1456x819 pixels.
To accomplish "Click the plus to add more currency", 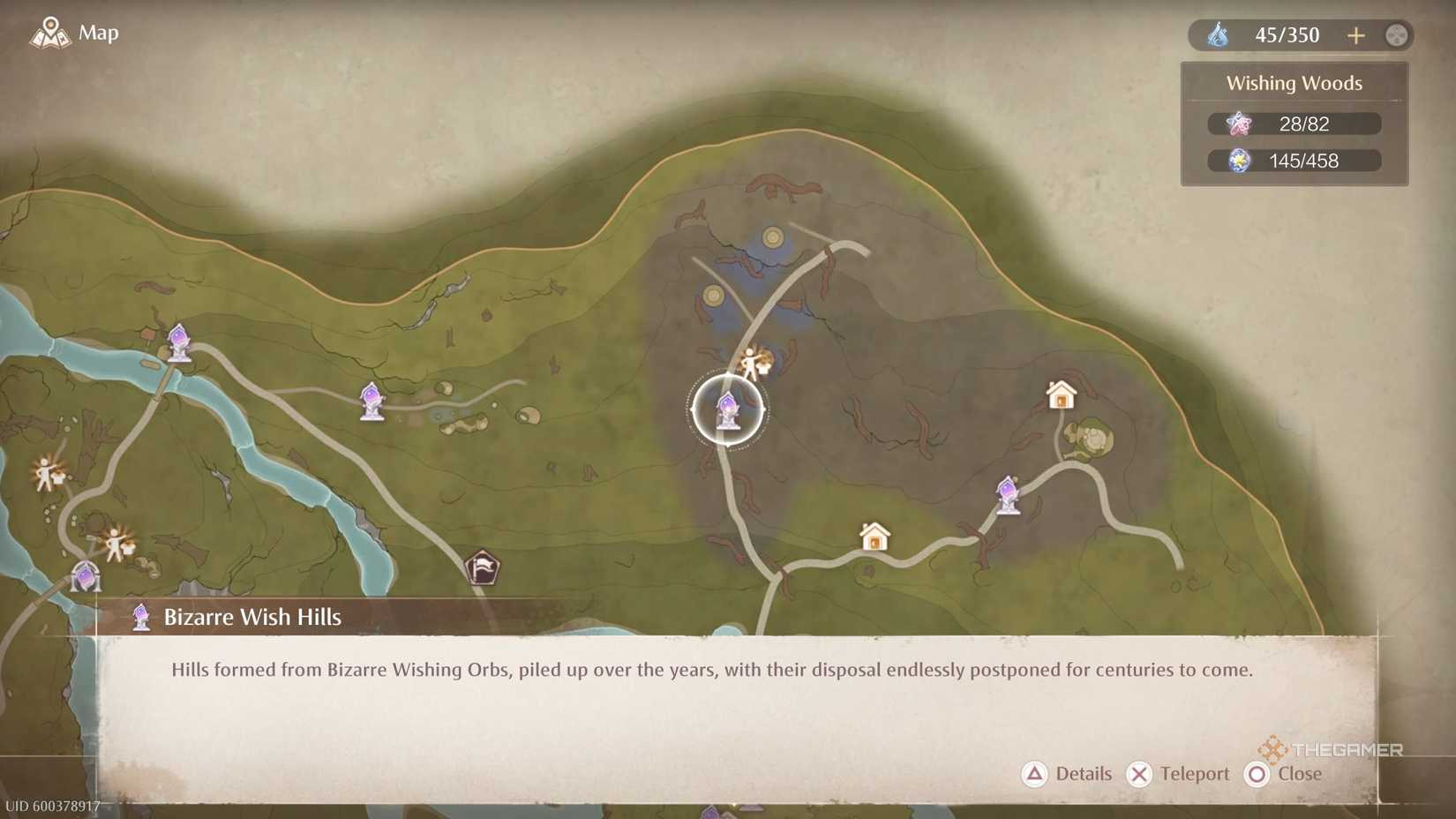I will click(1356, 35).
